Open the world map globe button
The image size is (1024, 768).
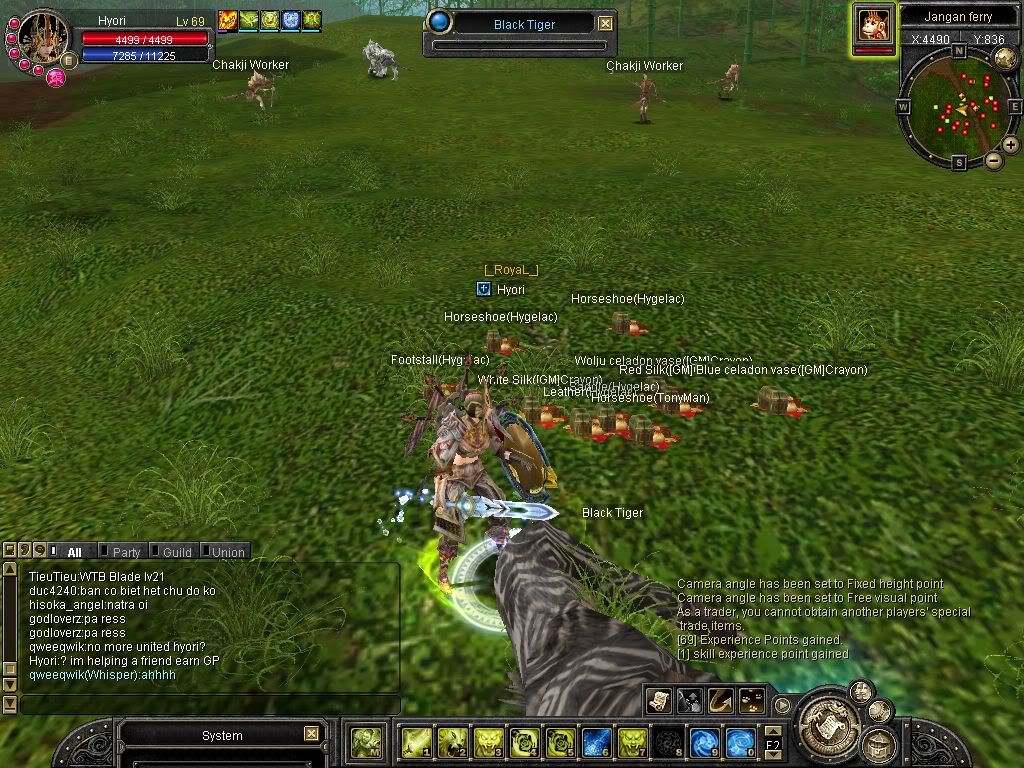pyautogui.click(x=1006, y=58)
